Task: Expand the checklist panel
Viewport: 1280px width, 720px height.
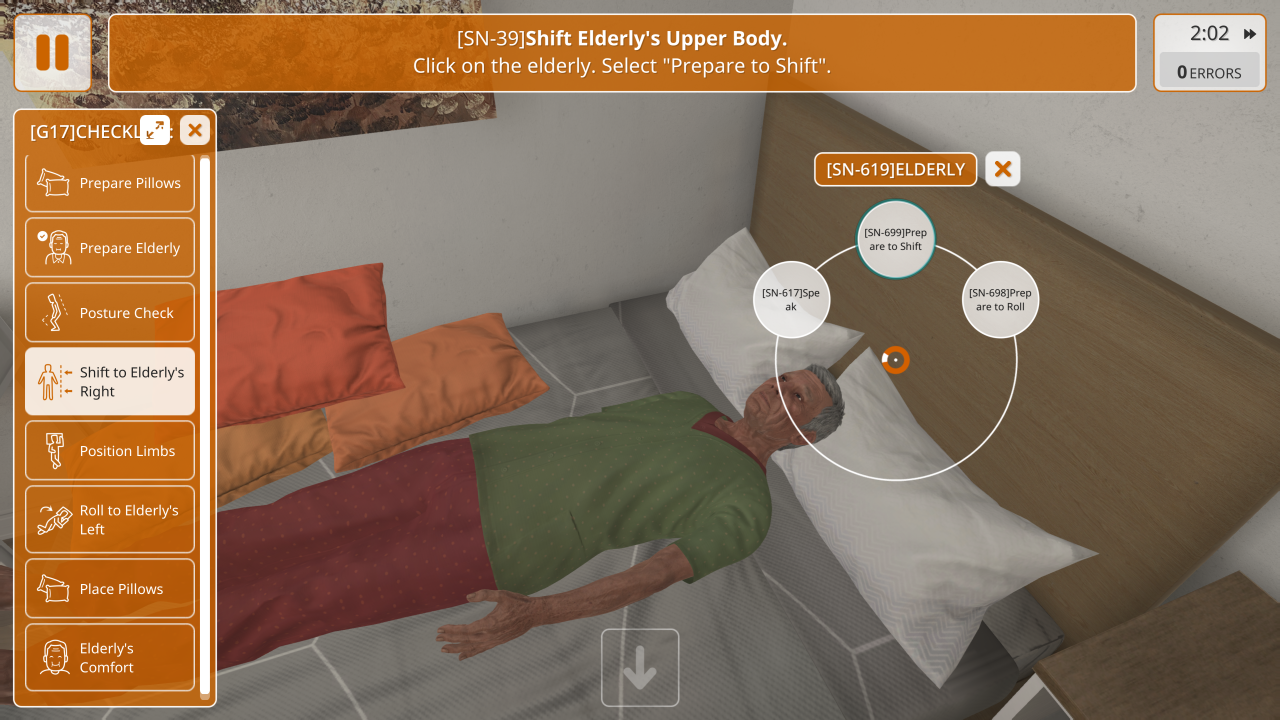Action: click(x=155, y=130)
